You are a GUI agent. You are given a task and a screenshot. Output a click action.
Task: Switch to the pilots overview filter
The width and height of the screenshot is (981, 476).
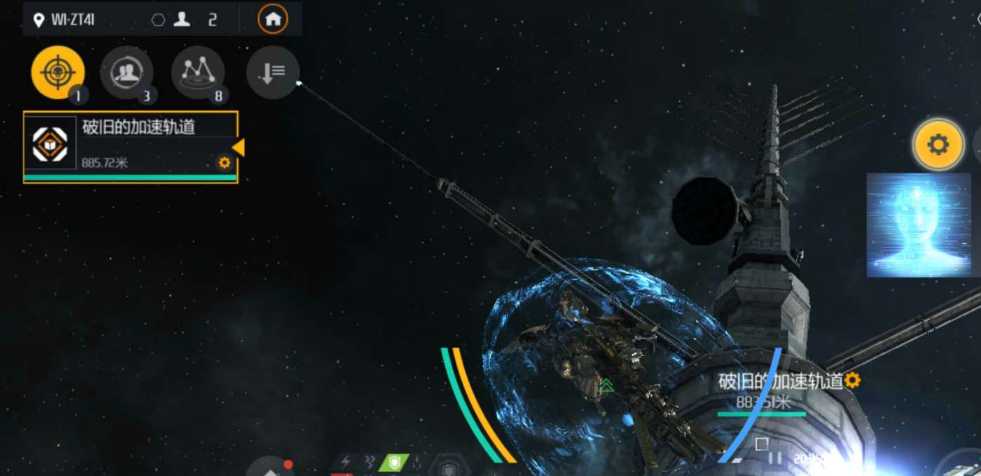[x=127, y=72]
